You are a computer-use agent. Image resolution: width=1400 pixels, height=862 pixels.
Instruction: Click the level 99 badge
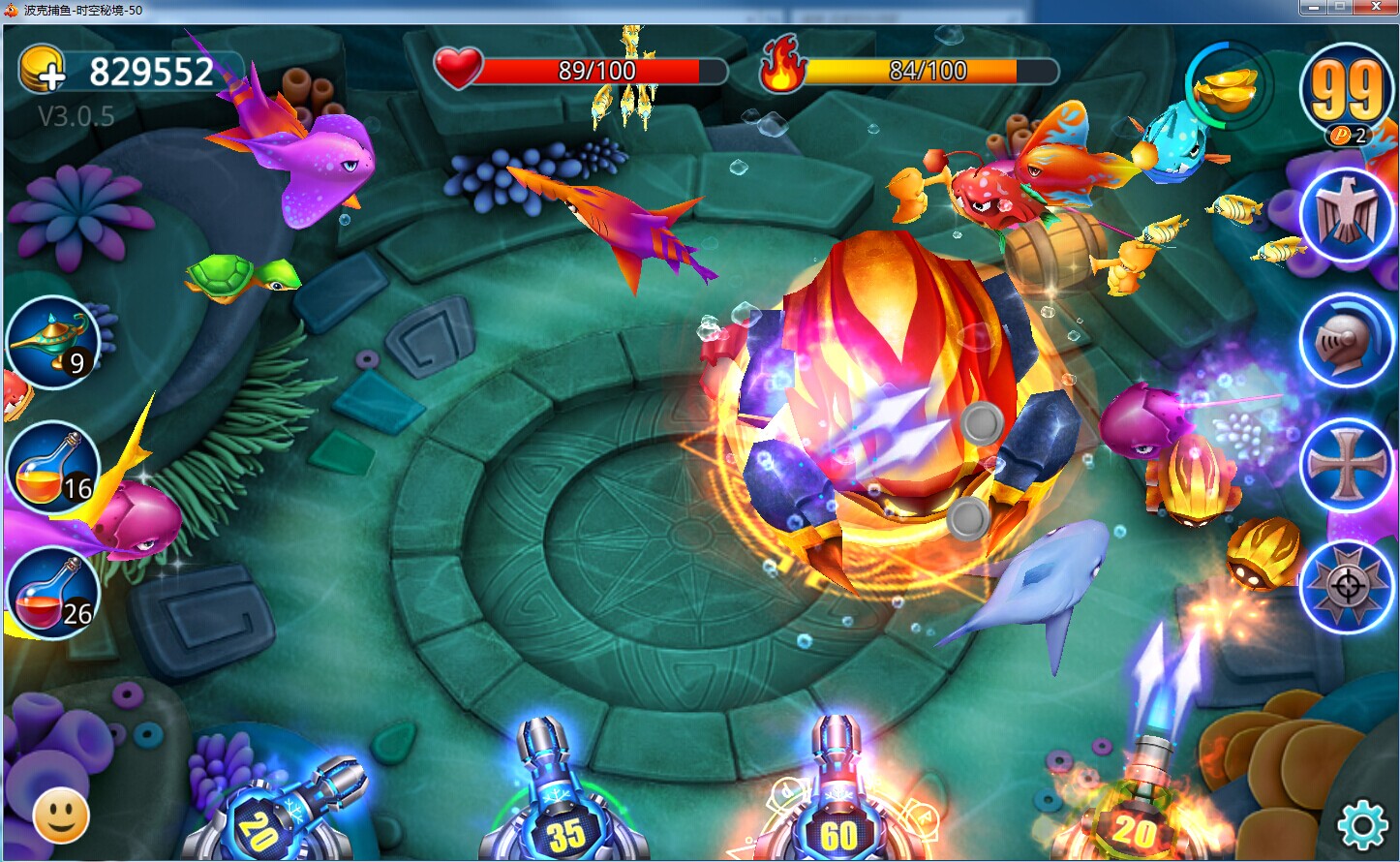[x=1346, y=92]
